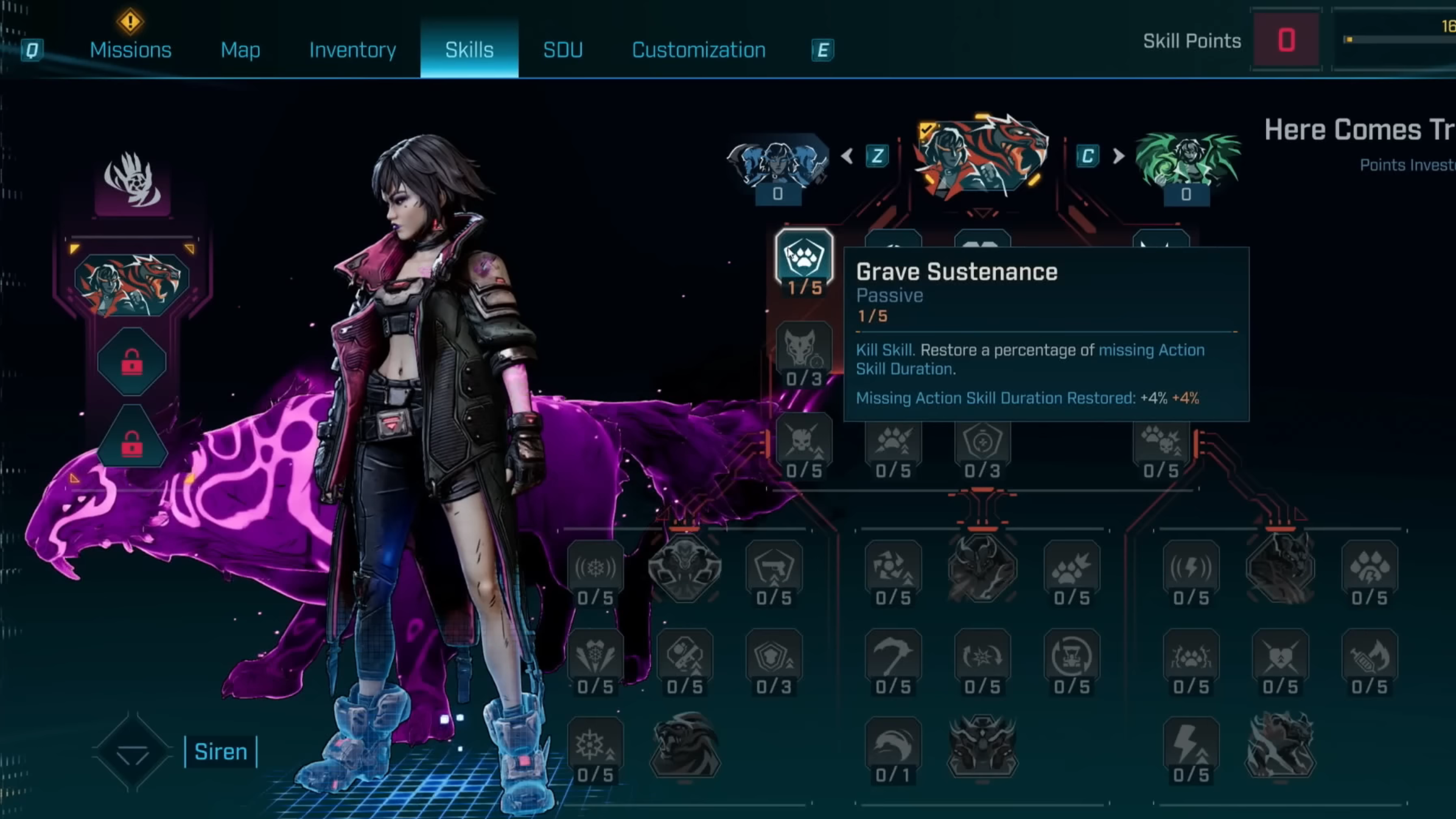Open the Missions tab
The height and width of the screenshot is (819, 1456).
click(130, 50)
